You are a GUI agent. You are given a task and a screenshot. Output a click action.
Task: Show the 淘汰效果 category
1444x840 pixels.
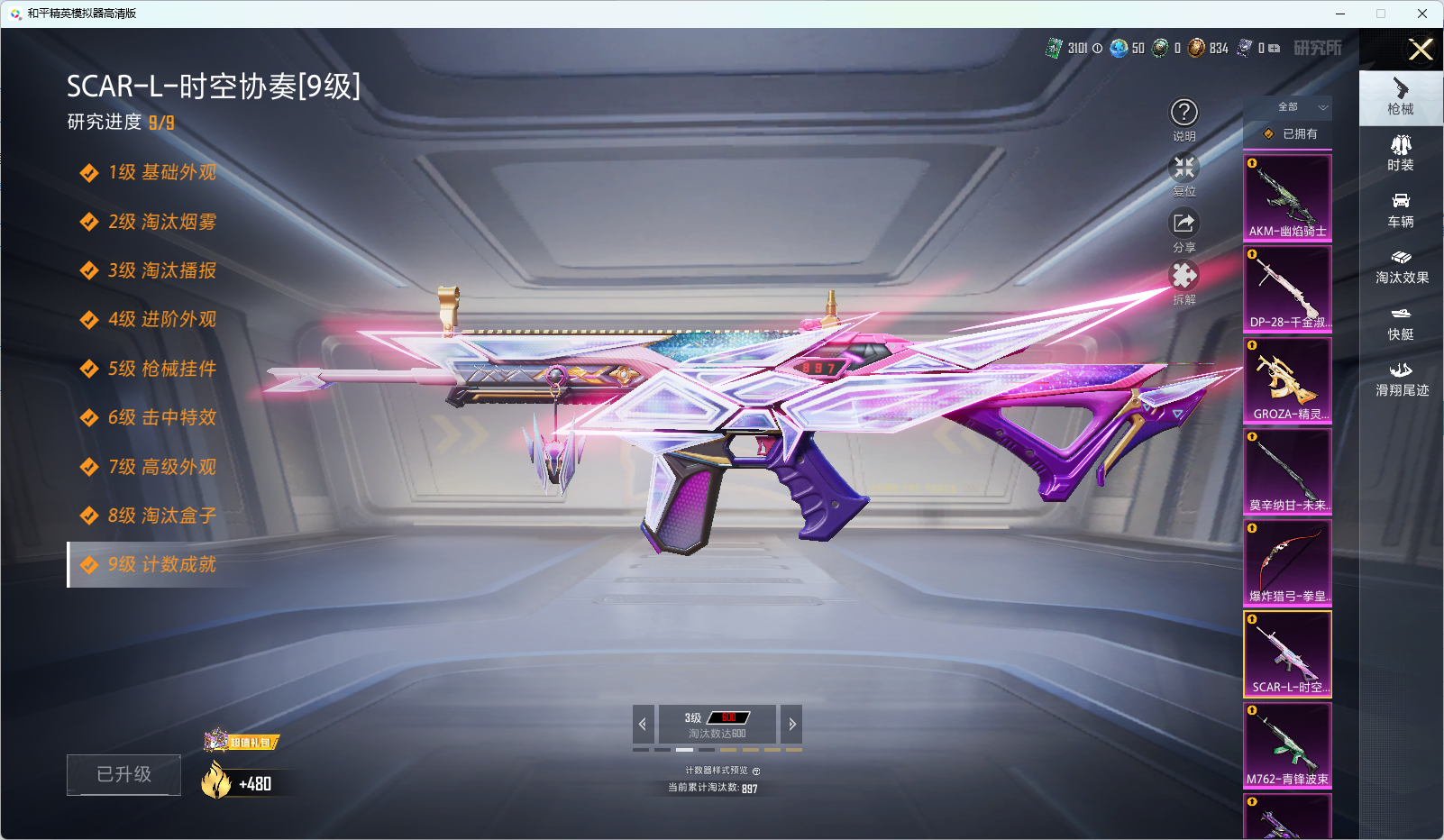pos(1401,267)
